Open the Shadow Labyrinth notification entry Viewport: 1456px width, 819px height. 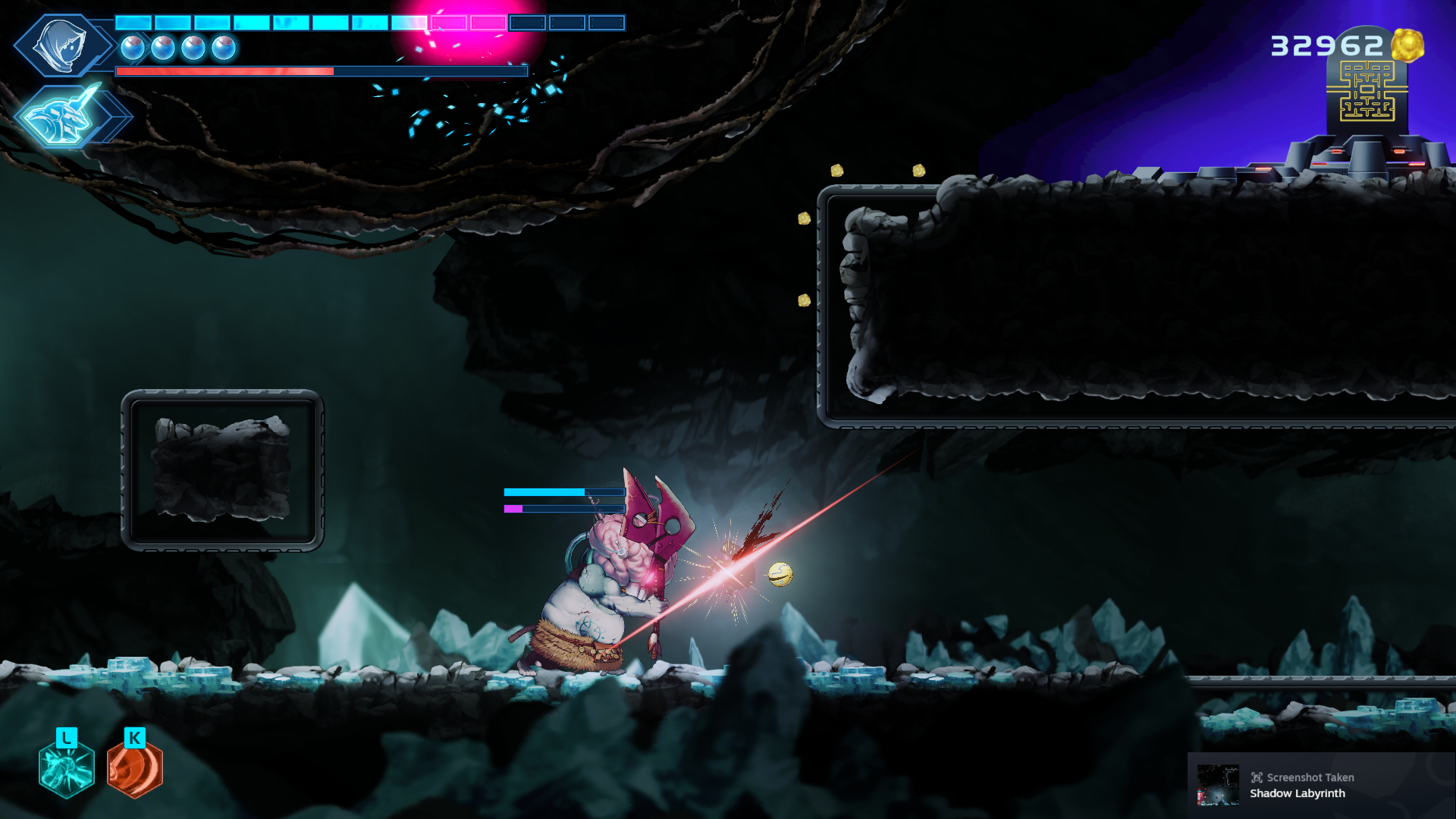1298,794
